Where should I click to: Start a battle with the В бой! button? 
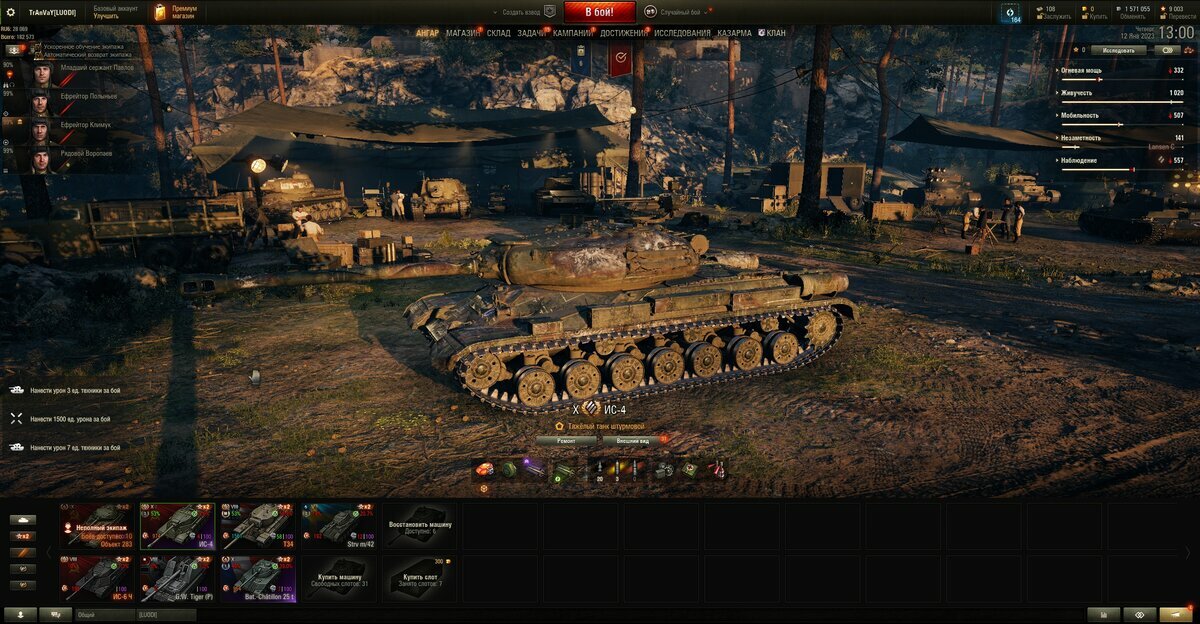point(599,12)
